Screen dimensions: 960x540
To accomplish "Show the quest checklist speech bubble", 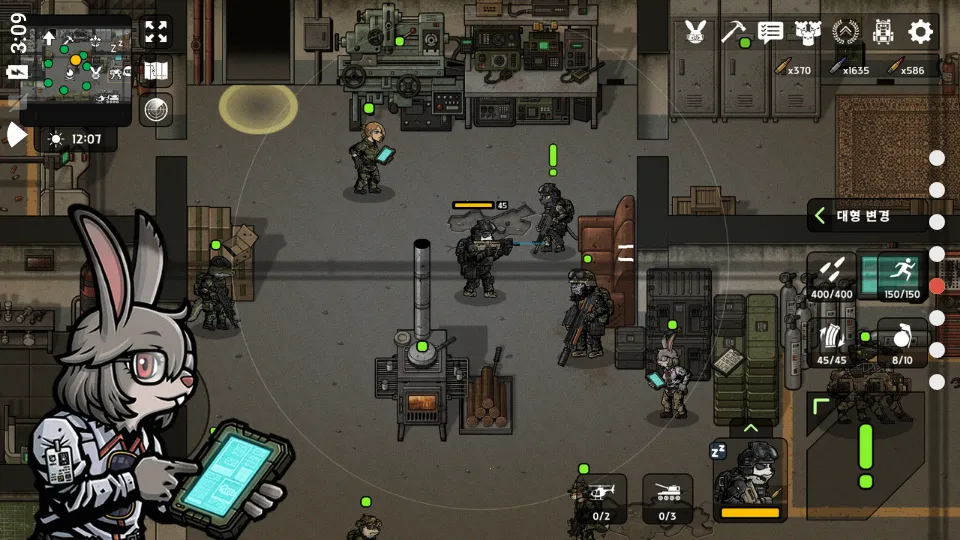I will [x=770, y=32].
